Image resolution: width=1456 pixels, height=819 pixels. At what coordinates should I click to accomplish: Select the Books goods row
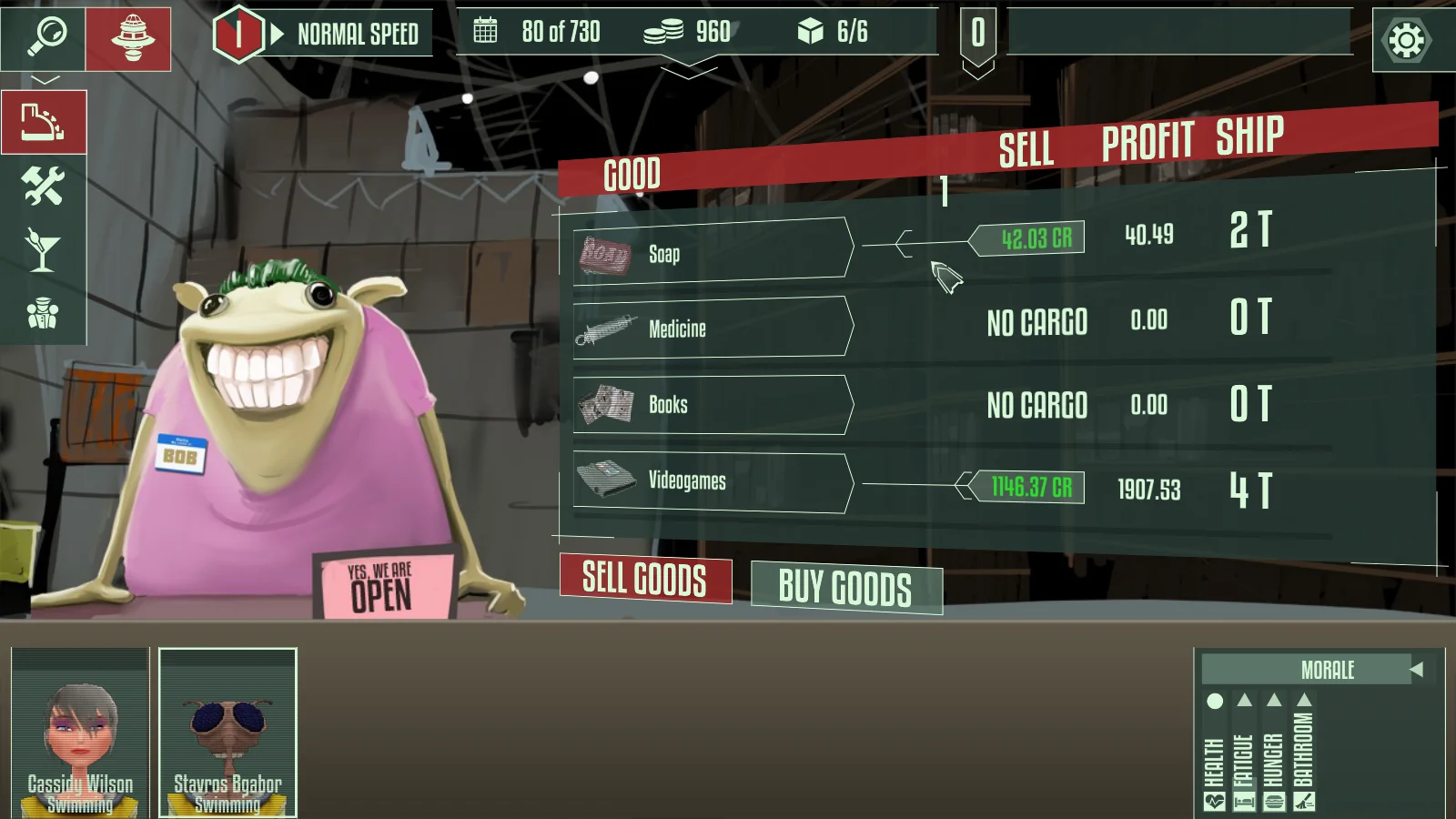713,404
